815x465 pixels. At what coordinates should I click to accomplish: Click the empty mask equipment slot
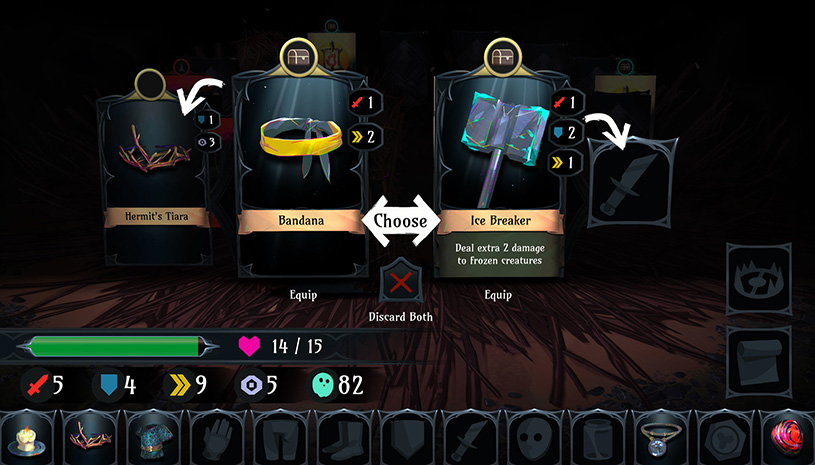coord(530,439)
